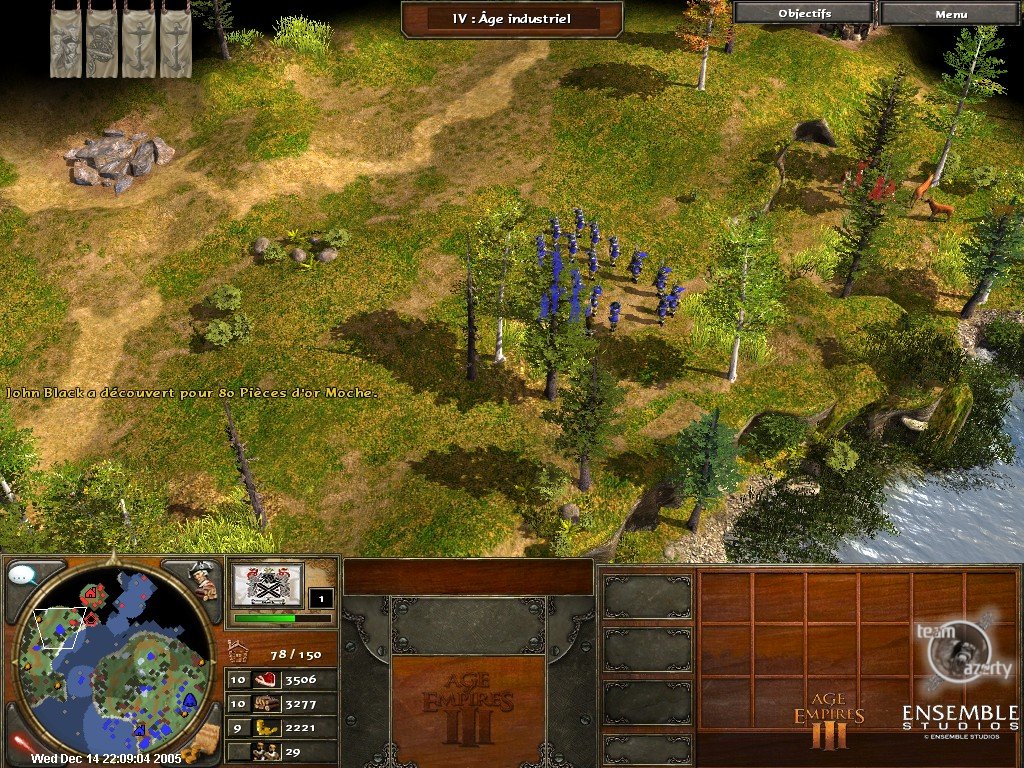Open the home city flag
1024x768 pixels.
click(x=266, y=584)
